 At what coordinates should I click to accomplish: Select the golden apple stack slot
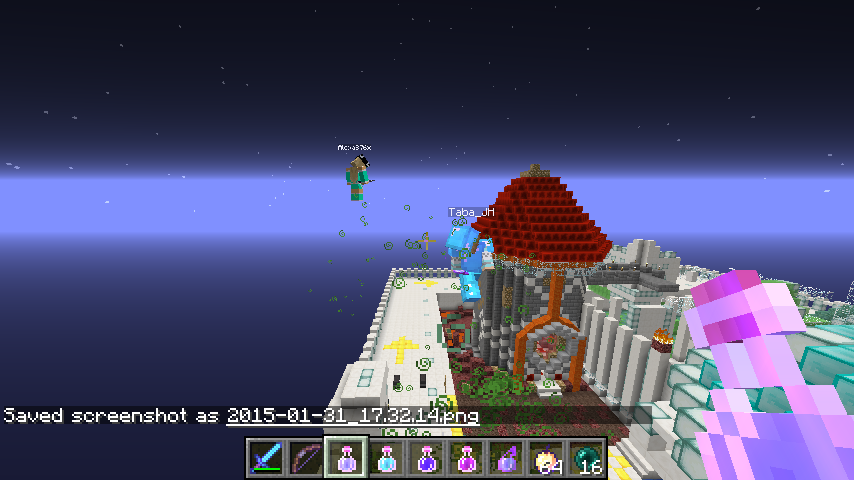point(546,459)
